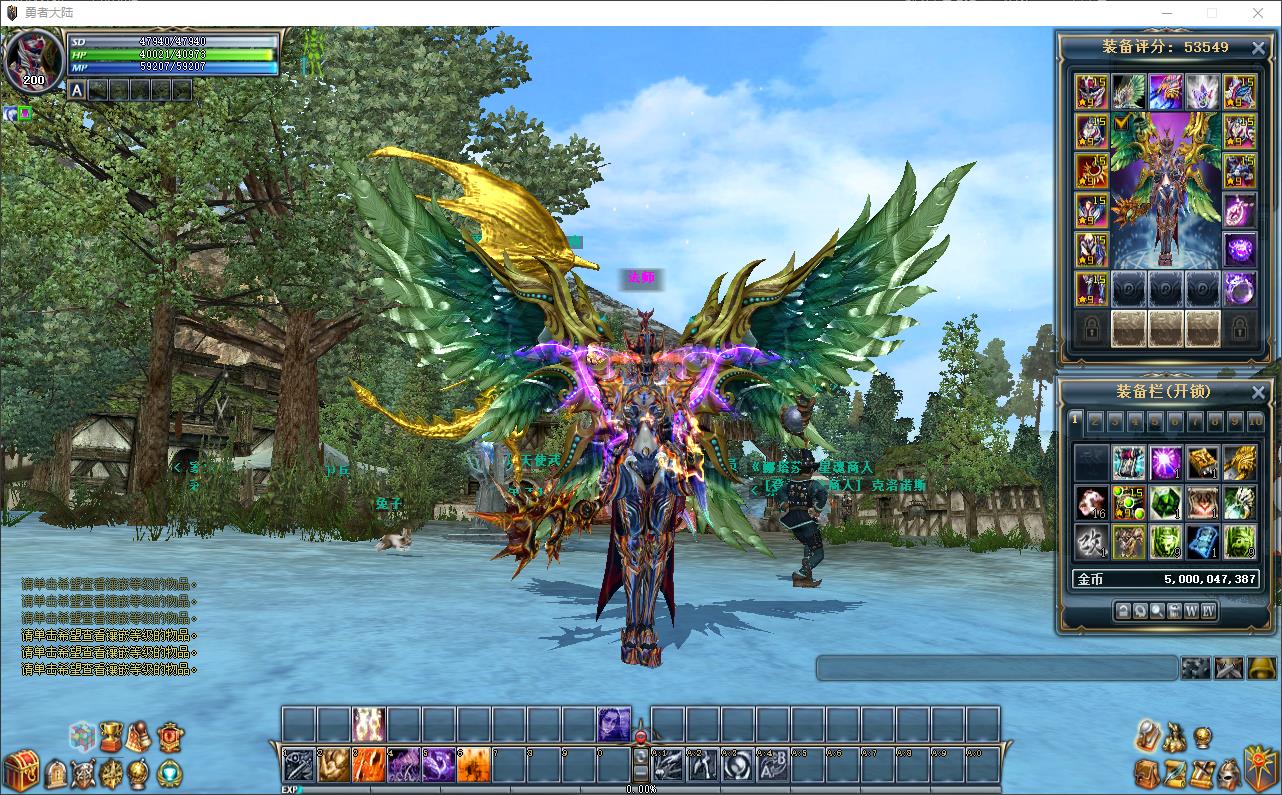Activate skill in hotbar slot 3
The height and width of the screenshot is (795, 1282).
tap(368, 765)
